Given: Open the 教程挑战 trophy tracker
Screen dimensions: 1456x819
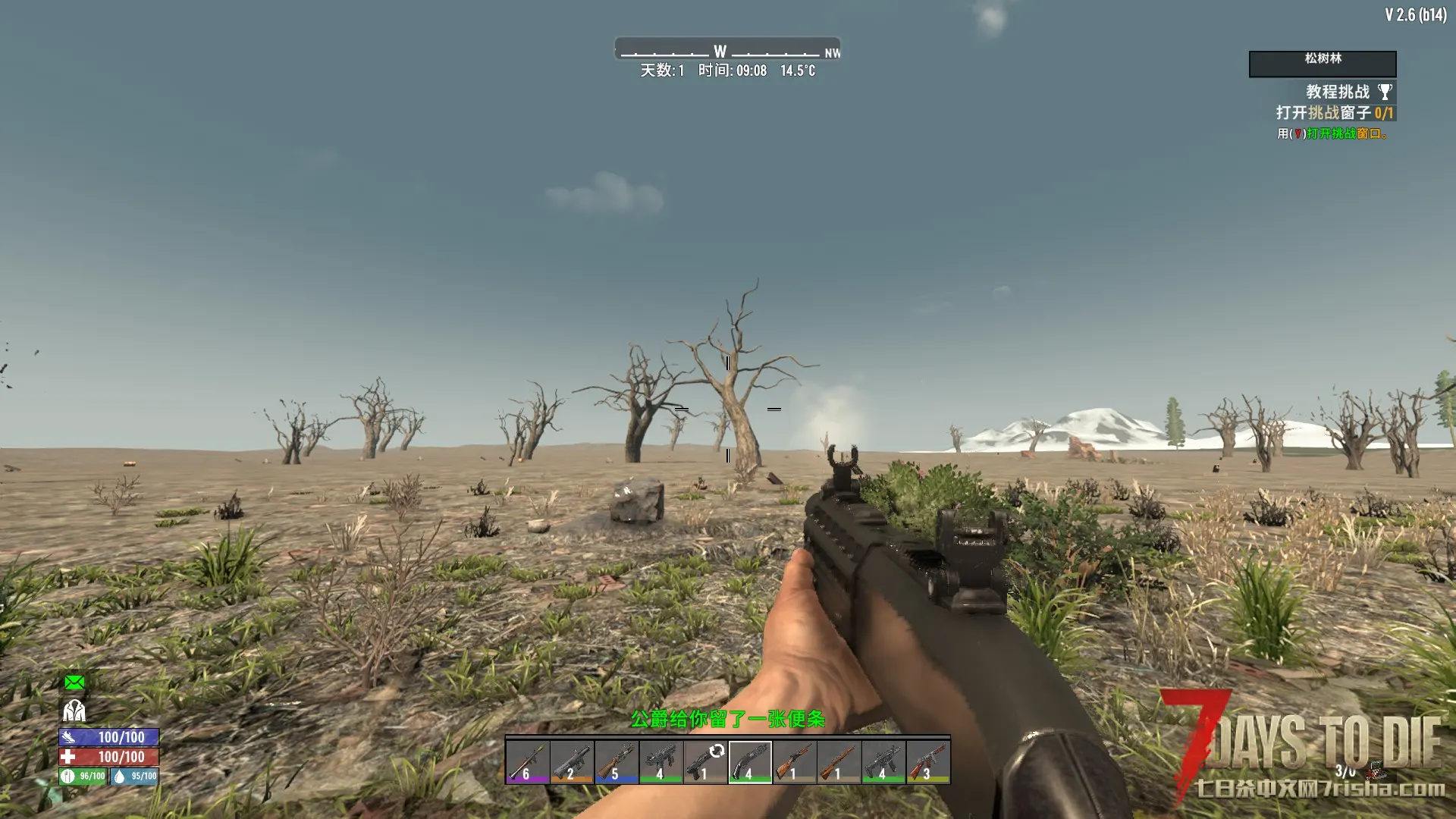Looking at the screenshot, I should click(1348, 92).
